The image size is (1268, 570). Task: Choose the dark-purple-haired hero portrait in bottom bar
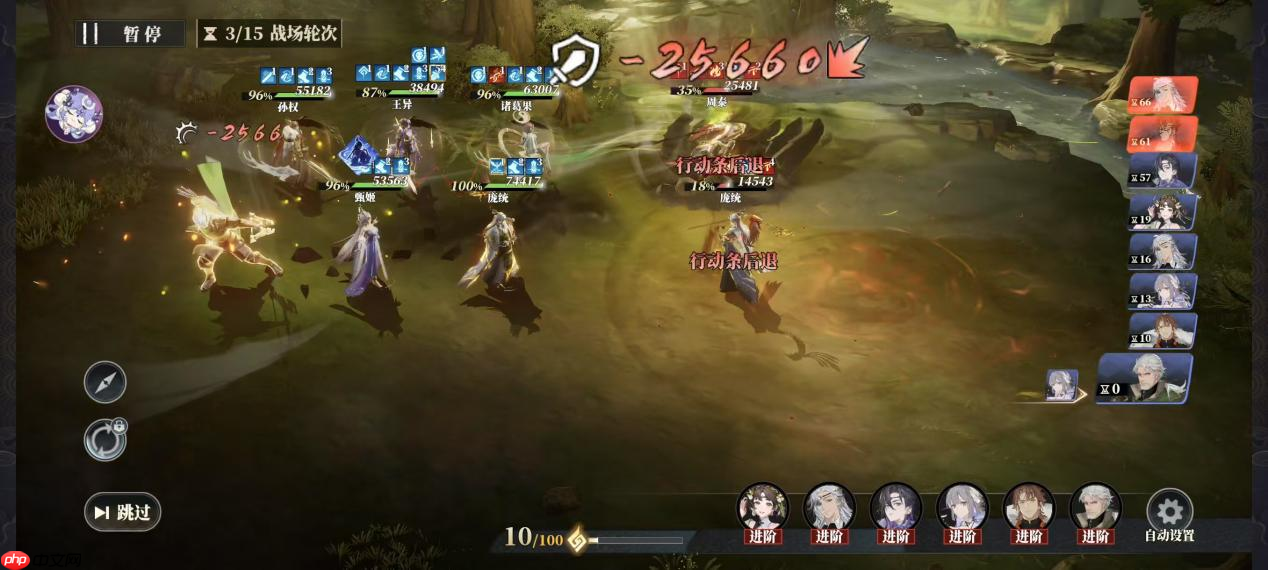pos(895,507)
